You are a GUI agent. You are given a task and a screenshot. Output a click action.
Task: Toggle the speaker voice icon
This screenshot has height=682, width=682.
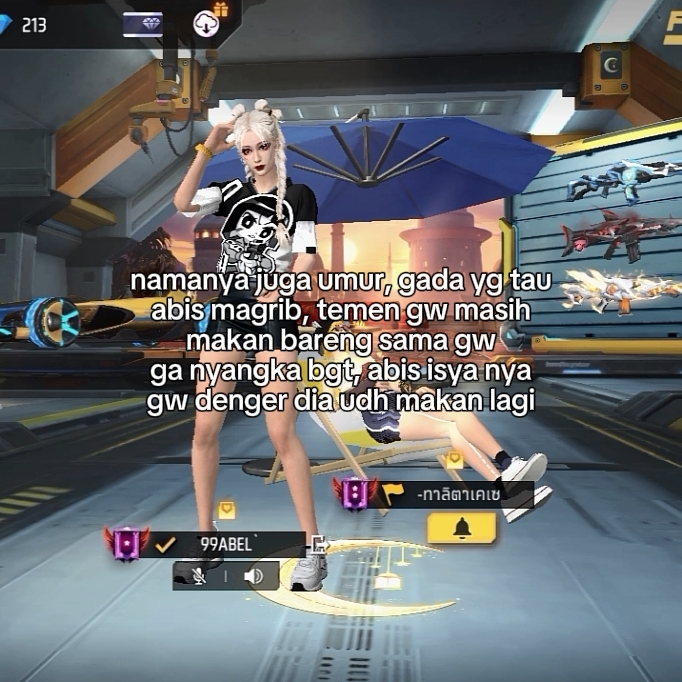pyautogui.click(x=253, y=576)
